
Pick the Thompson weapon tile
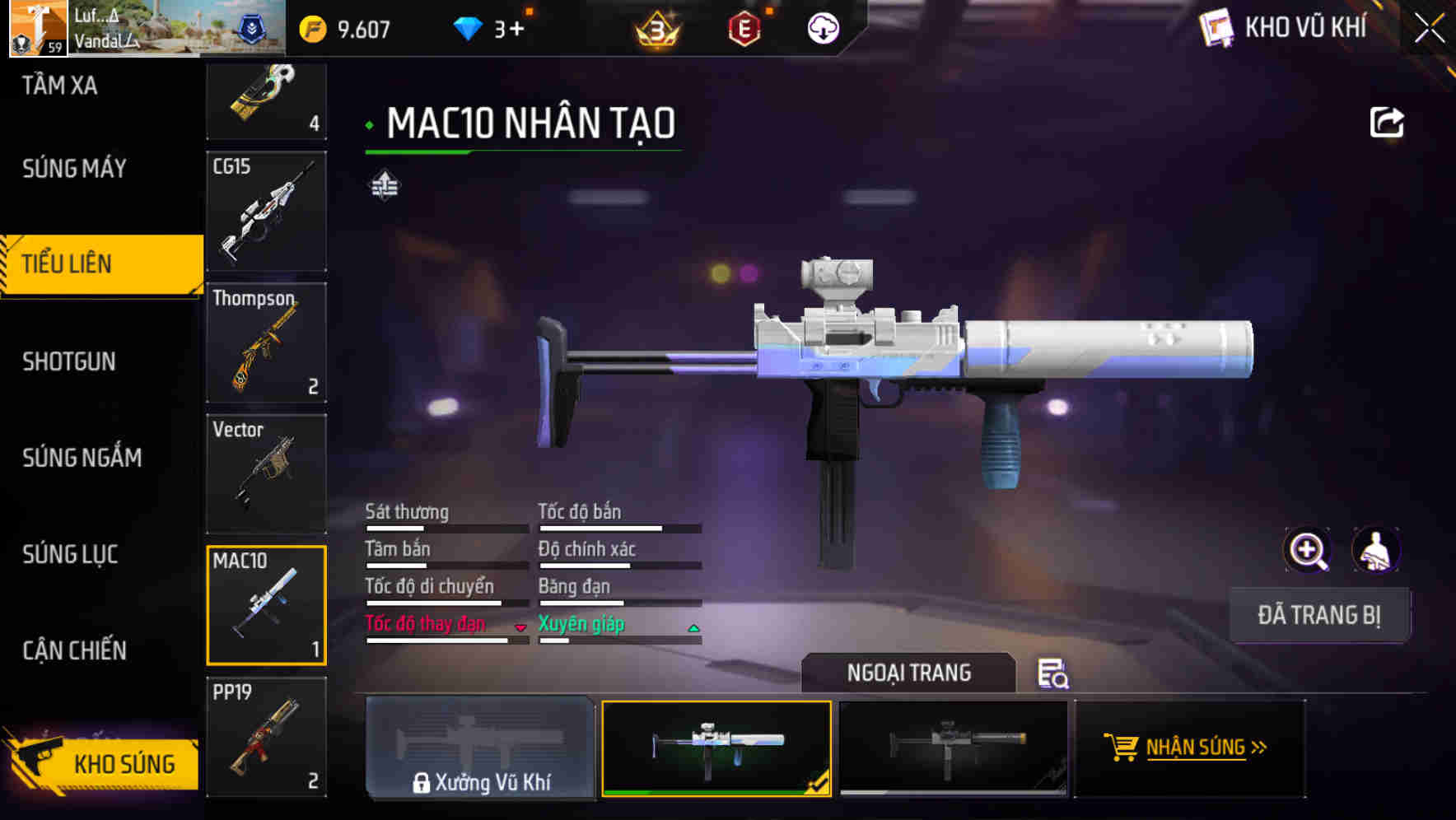266,342
